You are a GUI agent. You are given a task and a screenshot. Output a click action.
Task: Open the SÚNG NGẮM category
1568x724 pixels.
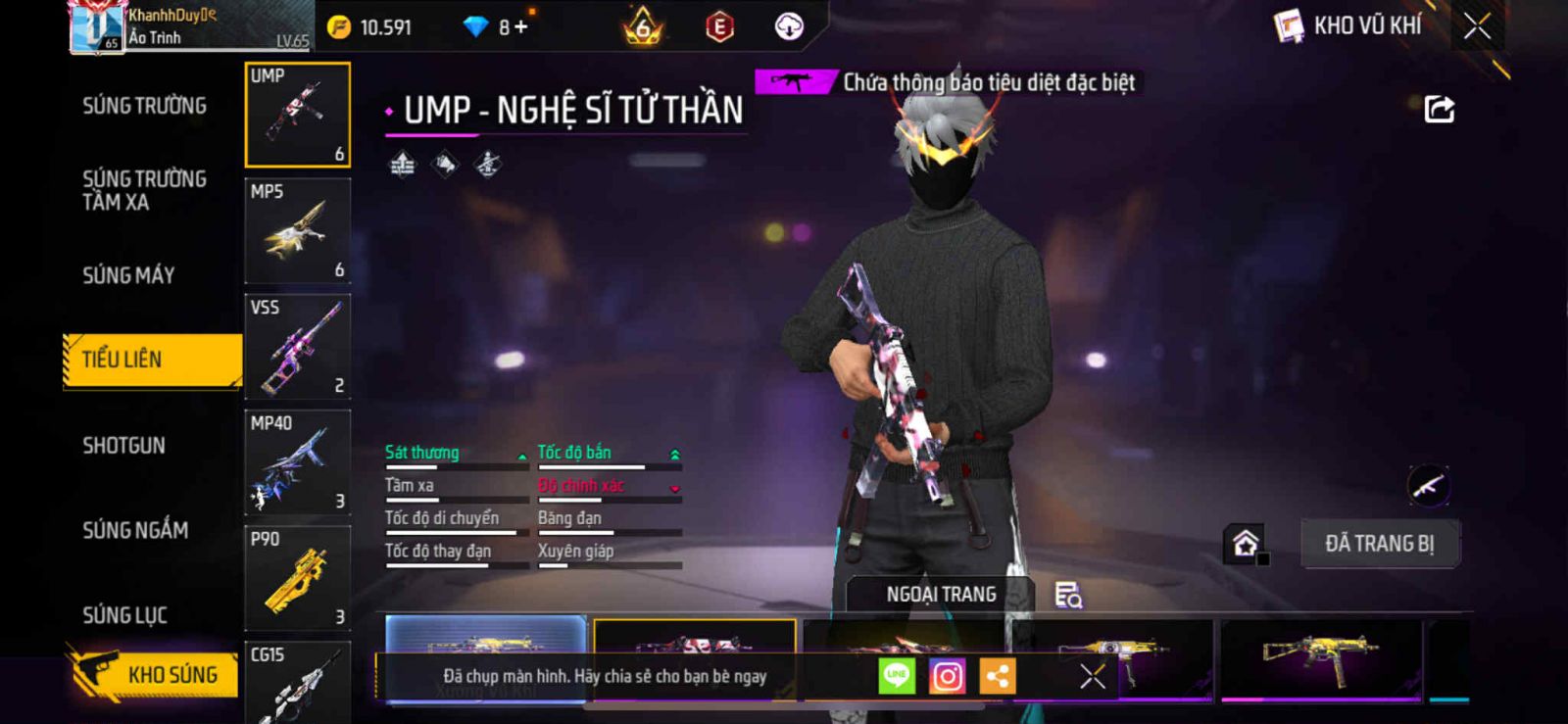tap(135, 530)
